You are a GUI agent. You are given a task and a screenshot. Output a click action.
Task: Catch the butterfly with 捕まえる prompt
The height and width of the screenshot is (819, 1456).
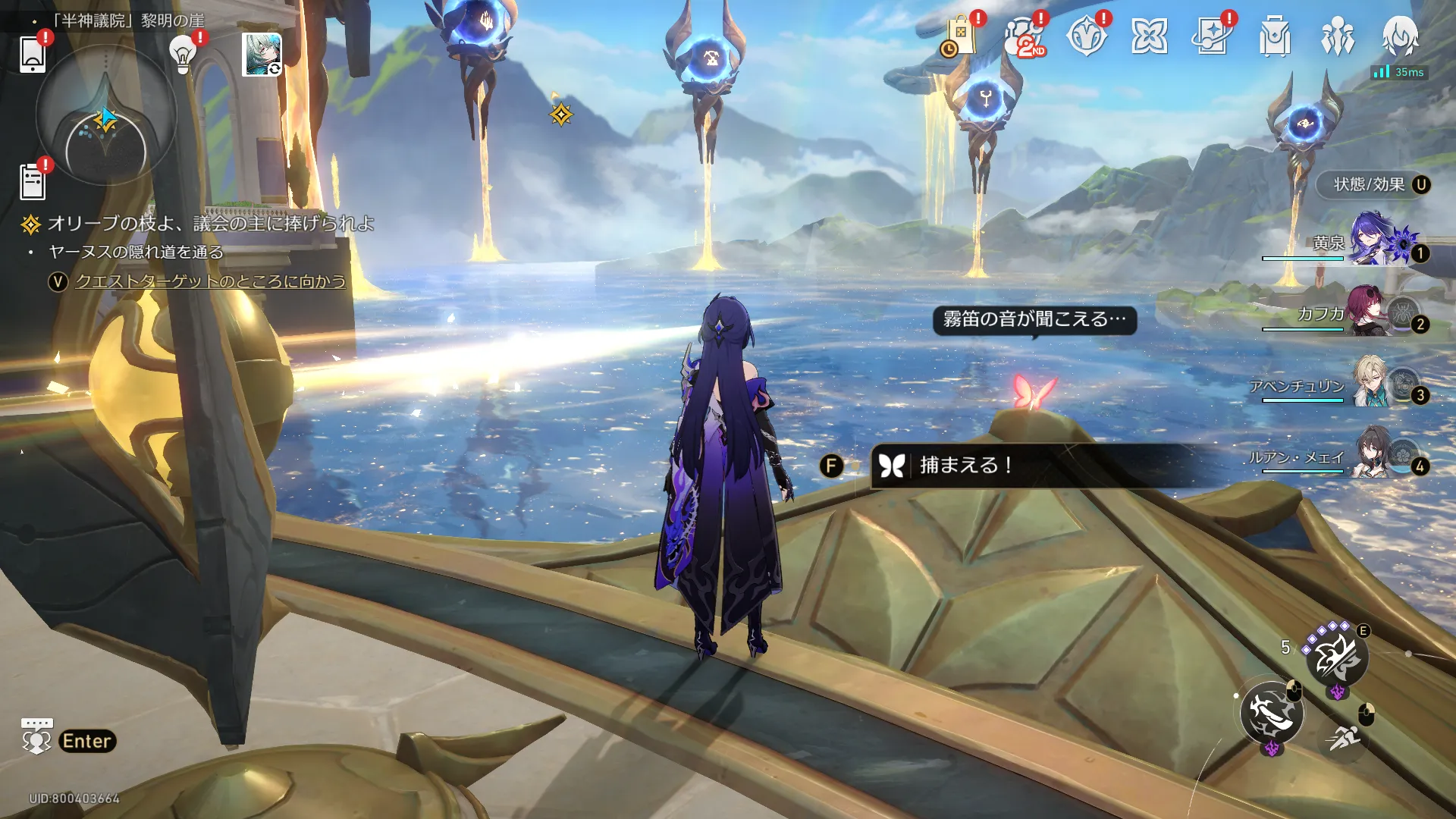coord(965,465)
